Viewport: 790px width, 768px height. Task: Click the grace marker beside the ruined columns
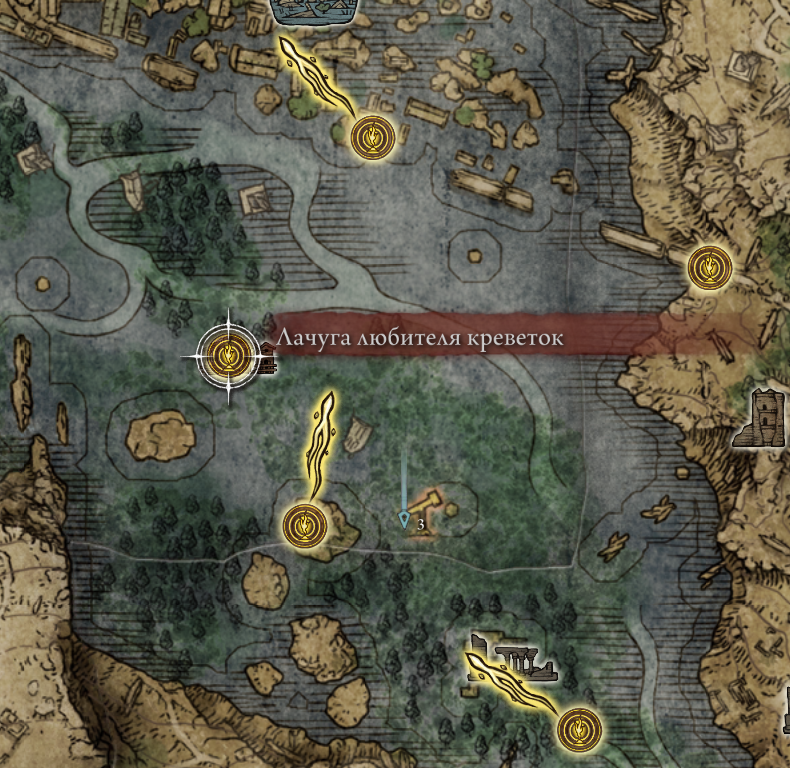point(578,729)
